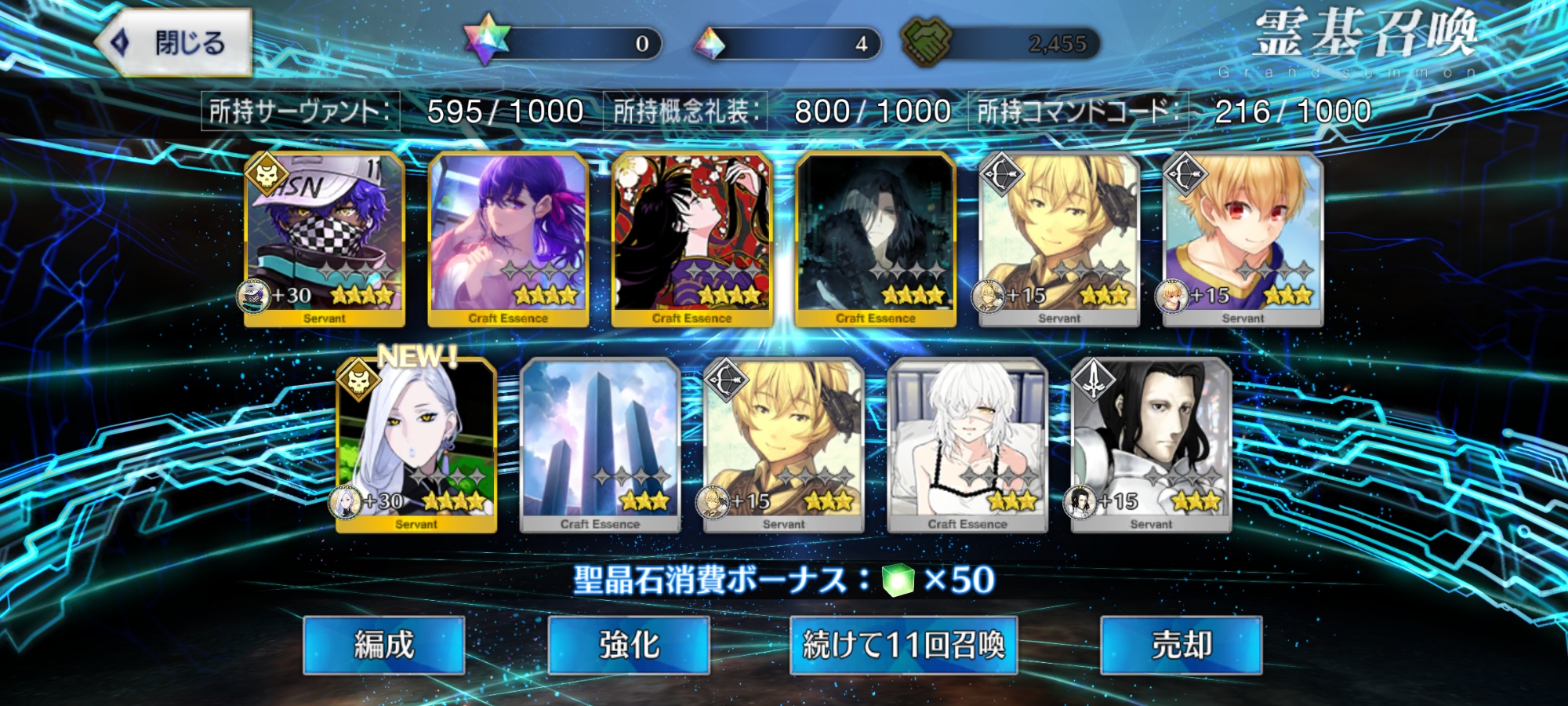Close the summon results with 閉じる
1568x706 pixels.
174,42
